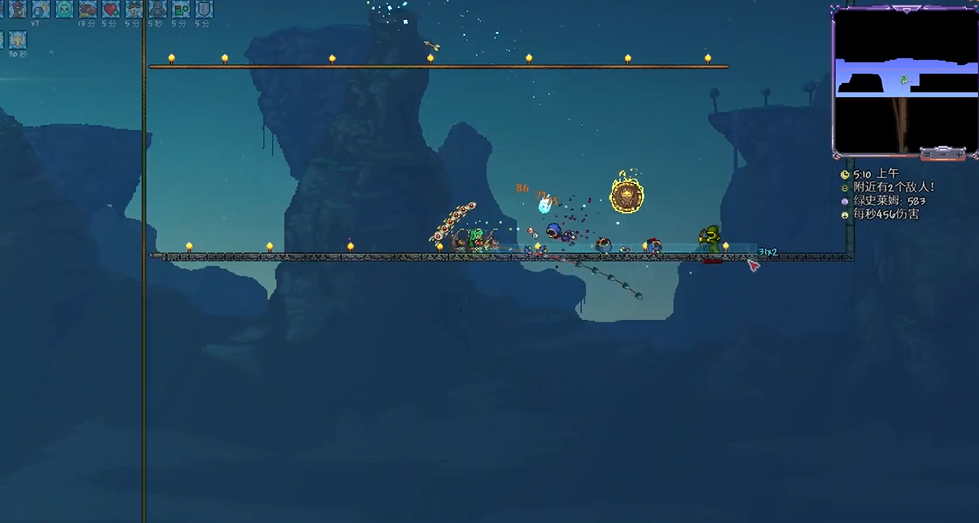The width and height of the screenshot is (979, 523).
Task: Click the grey figure buff icon
Action: point(157,10)
